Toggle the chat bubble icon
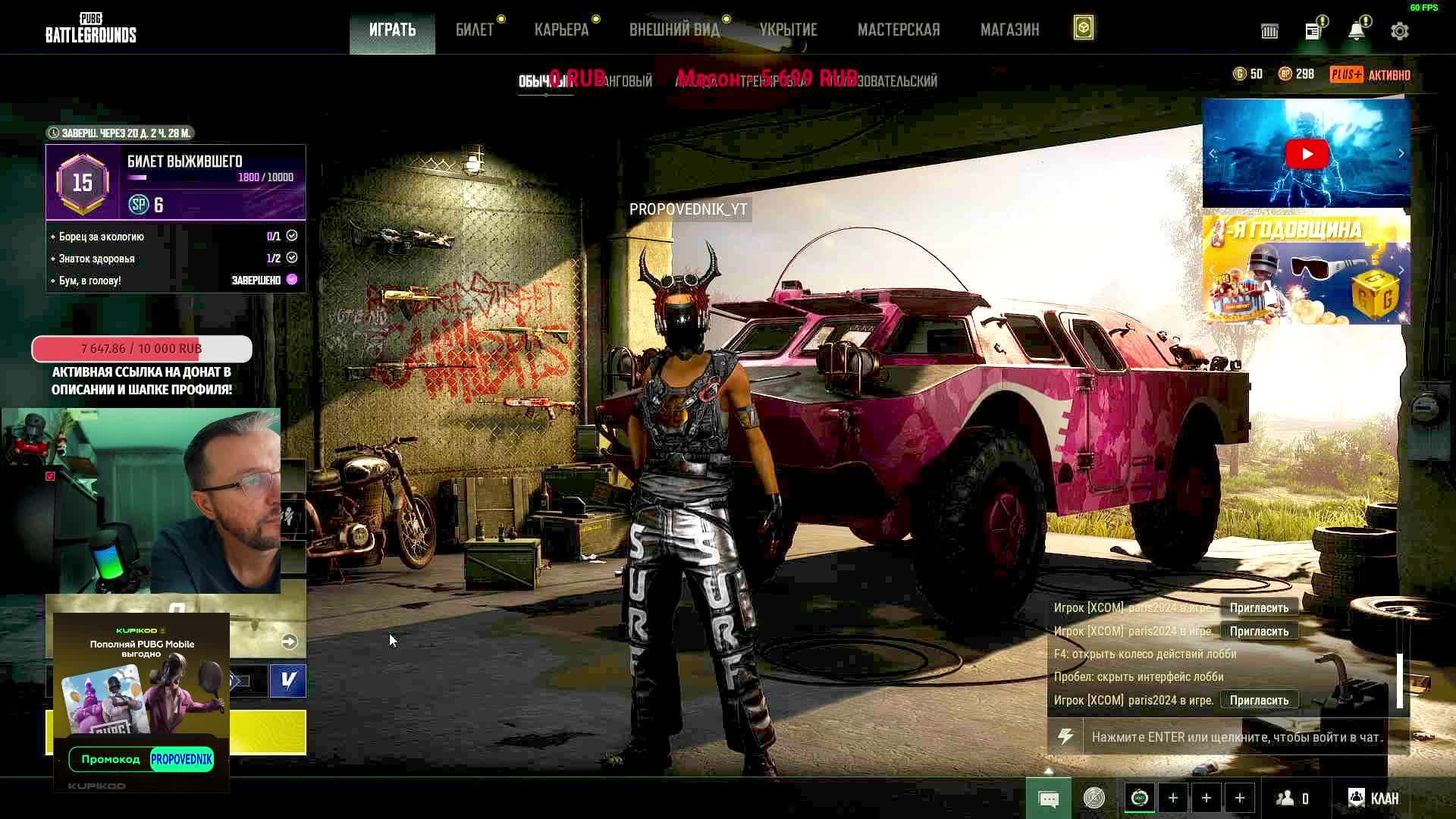 tap(1049, 799)
